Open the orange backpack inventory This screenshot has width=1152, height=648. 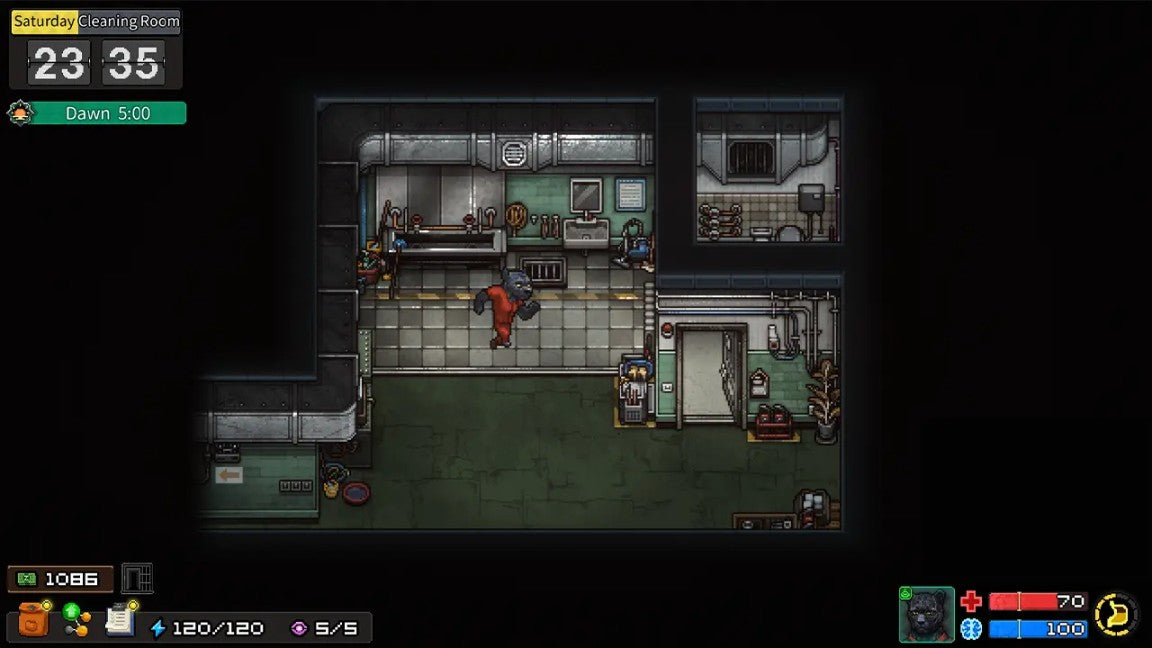point(34,620)
